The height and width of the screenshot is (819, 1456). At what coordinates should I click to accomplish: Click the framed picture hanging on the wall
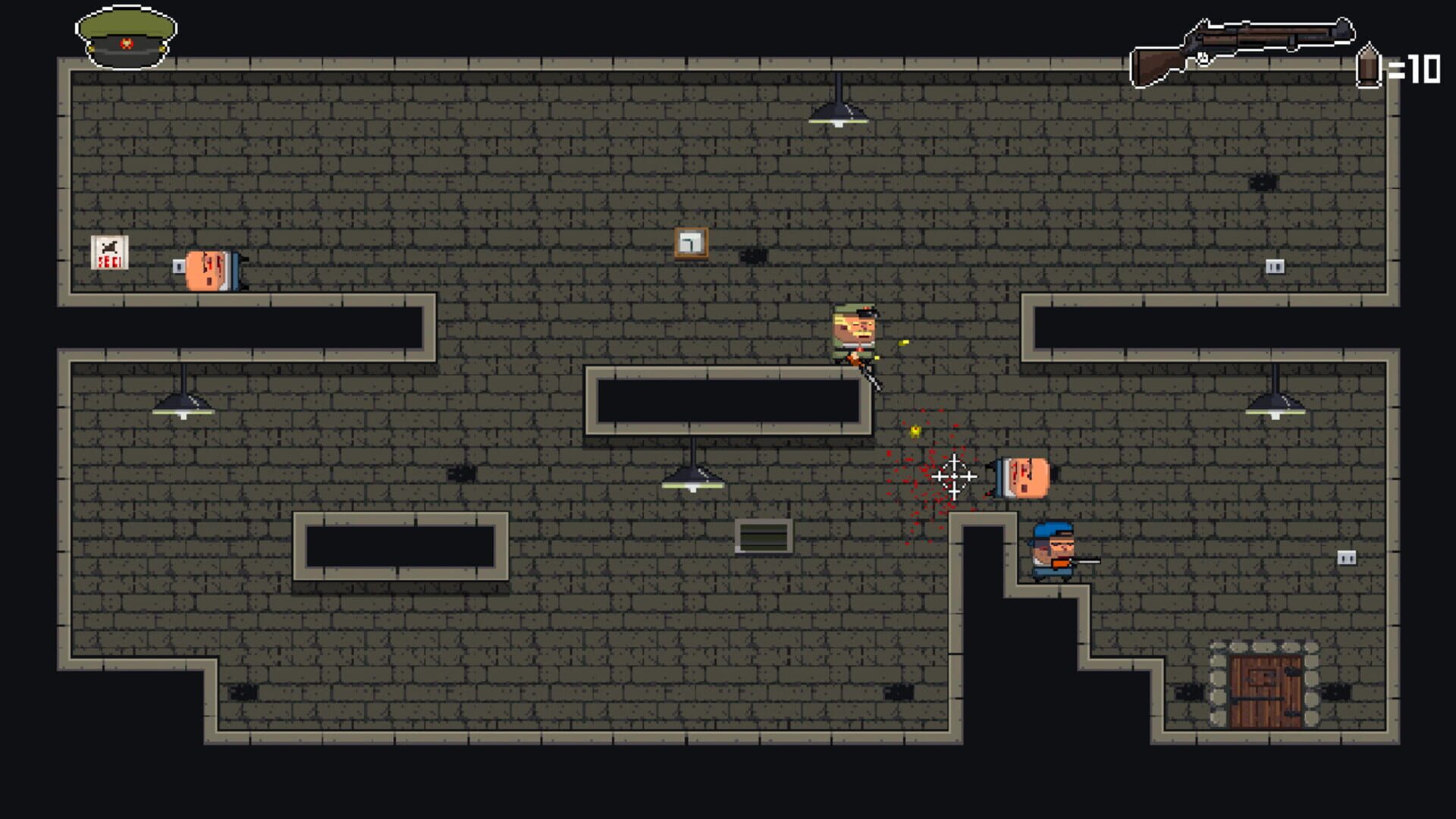691,241
